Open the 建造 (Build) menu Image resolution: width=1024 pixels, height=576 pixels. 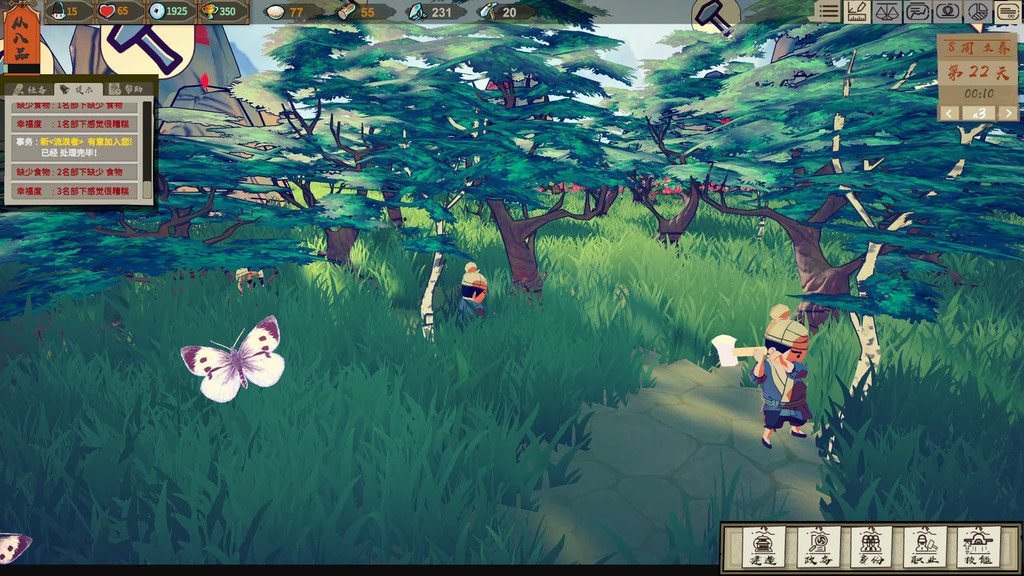tap(763, 546)
